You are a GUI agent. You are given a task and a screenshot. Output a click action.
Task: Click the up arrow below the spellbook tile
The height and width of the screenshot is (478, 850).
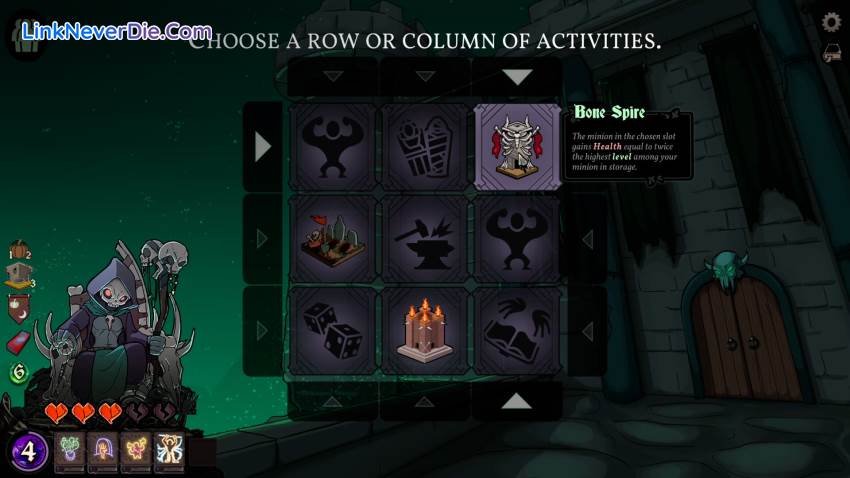[516, 401]
